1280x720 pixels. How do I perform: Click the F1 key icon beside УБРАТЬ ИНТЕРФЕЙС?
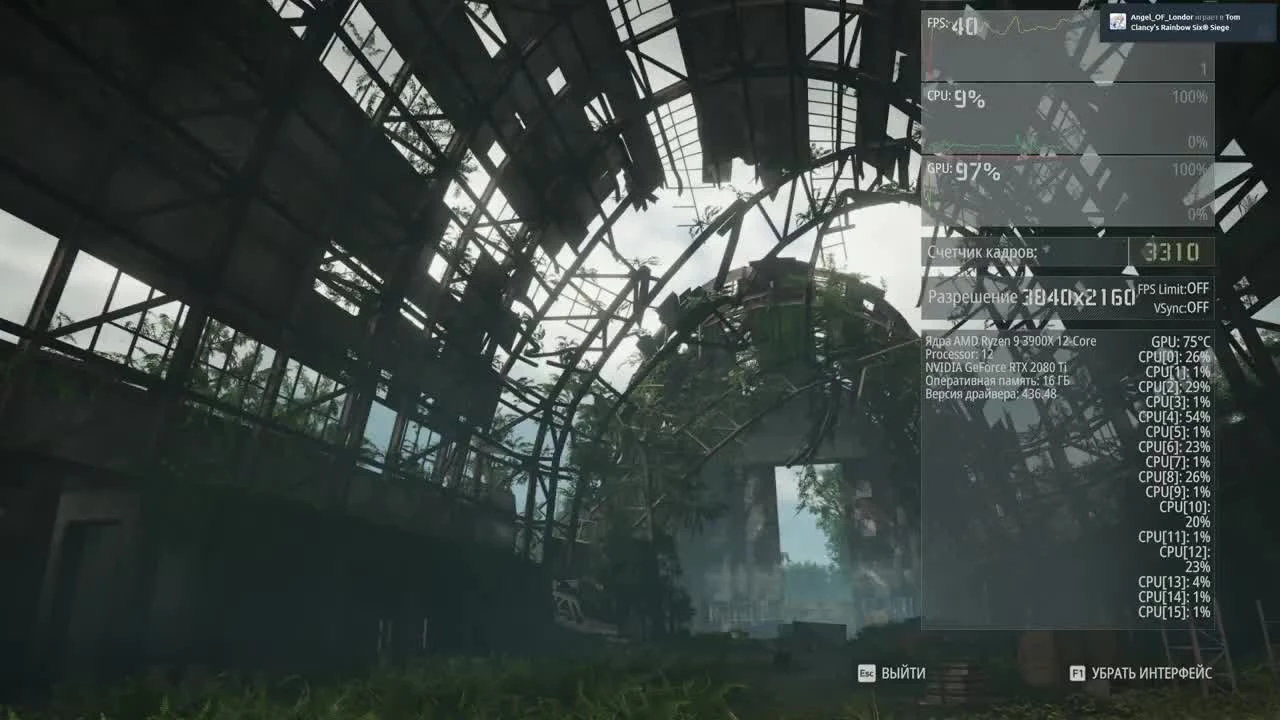(x=1078, y=674)
